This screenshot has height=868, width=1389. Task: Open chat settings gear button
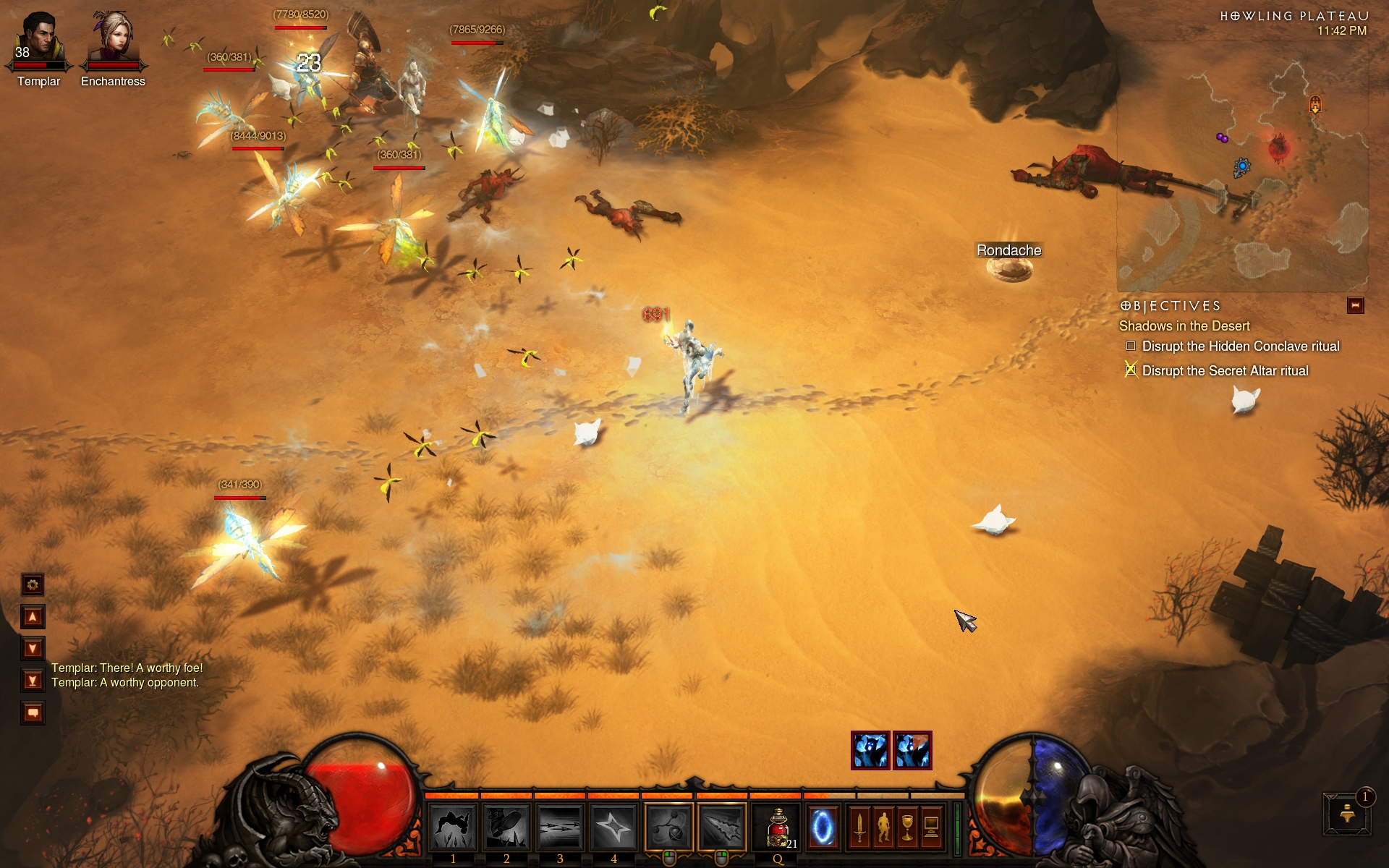33,584
